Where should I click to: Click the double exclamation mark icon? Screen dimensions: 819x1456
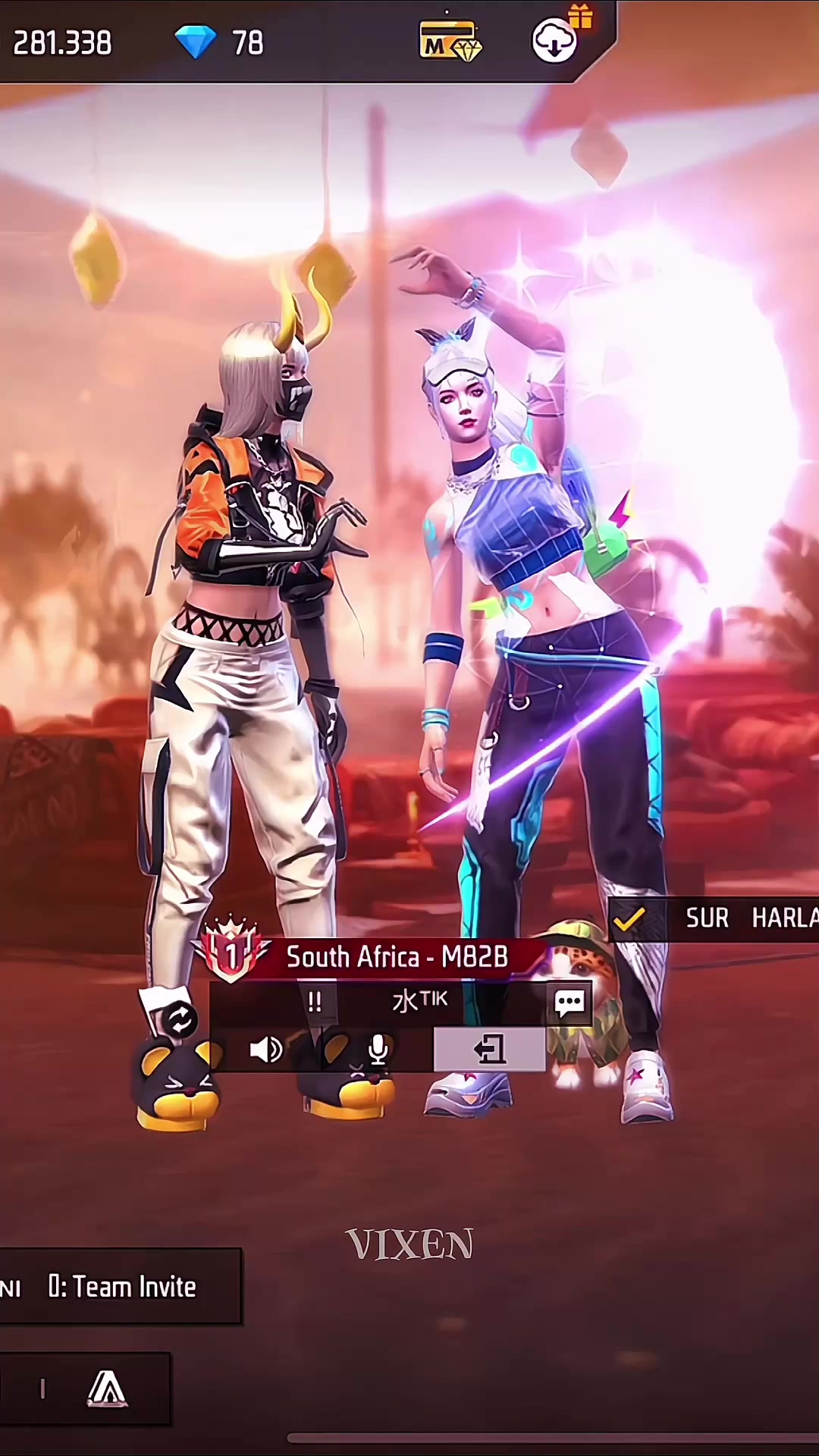(x=315, y=1003)
